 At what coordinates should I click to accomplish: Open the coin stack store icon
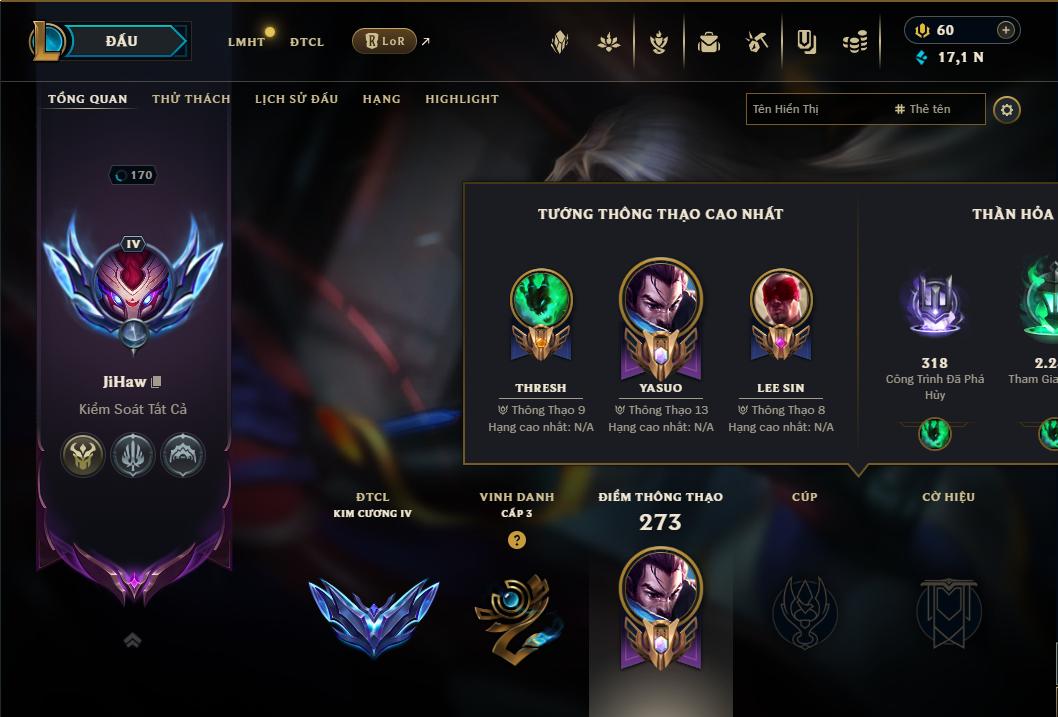coord(854,42)
